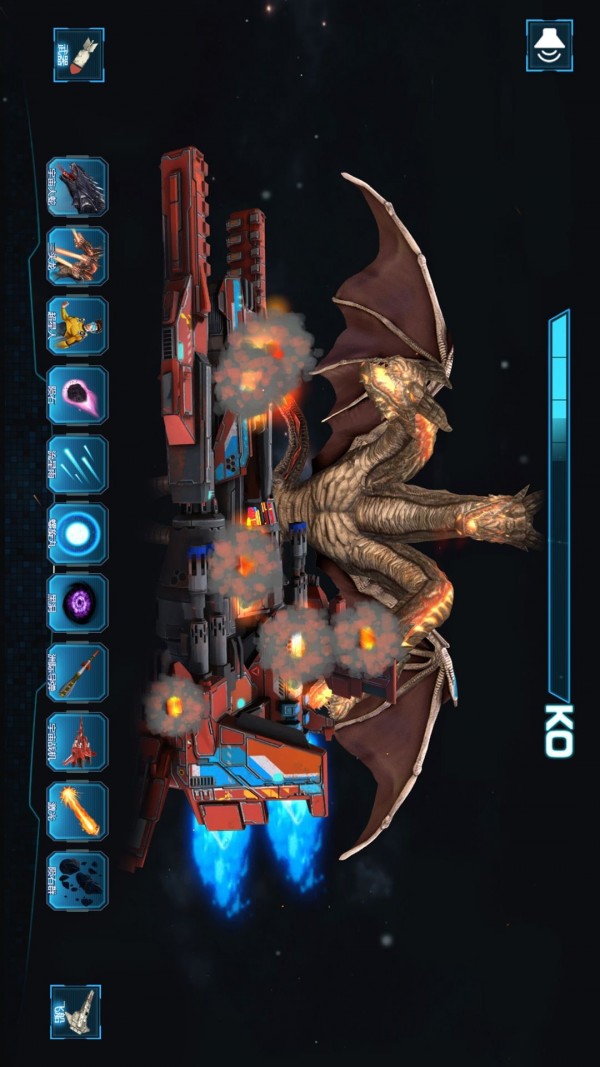The width and height of the screenshot is (600, 1067).
Task: Unleash the purple black hole weapon
Action: tap(77, 603)
